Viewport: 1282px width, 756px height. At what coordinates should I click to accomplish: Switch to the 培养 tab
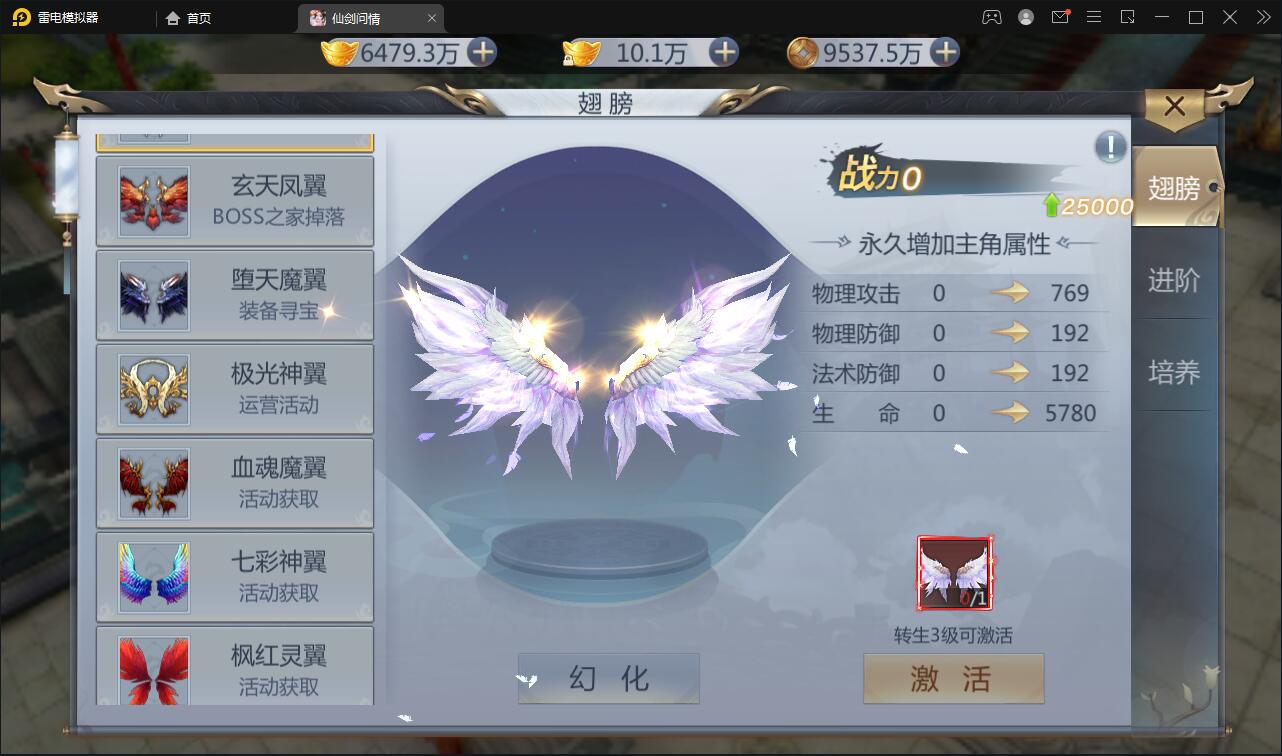(x=1176, y=372)
